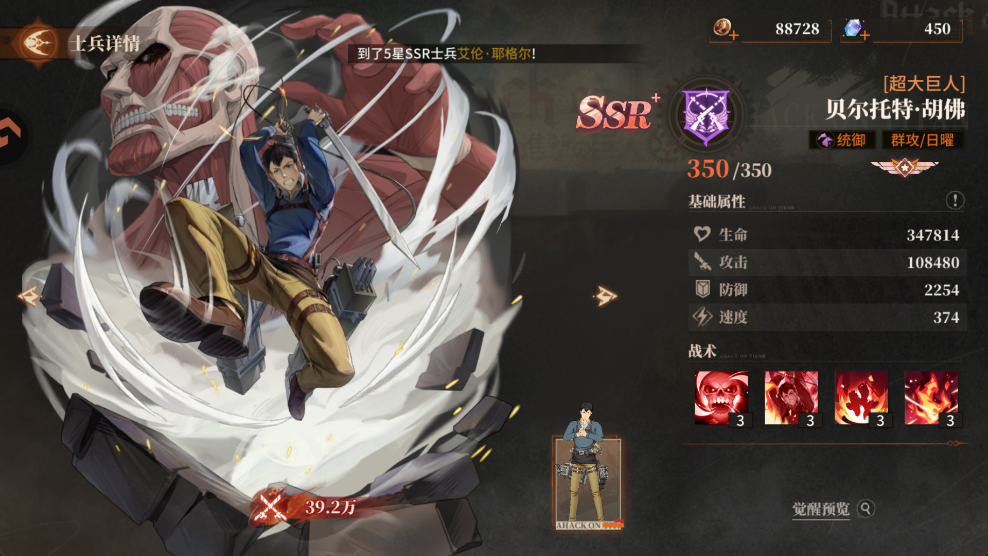Select the soldier's full-body card thumbnail
The image size is (988, 556).
click(x=589, y=481)
